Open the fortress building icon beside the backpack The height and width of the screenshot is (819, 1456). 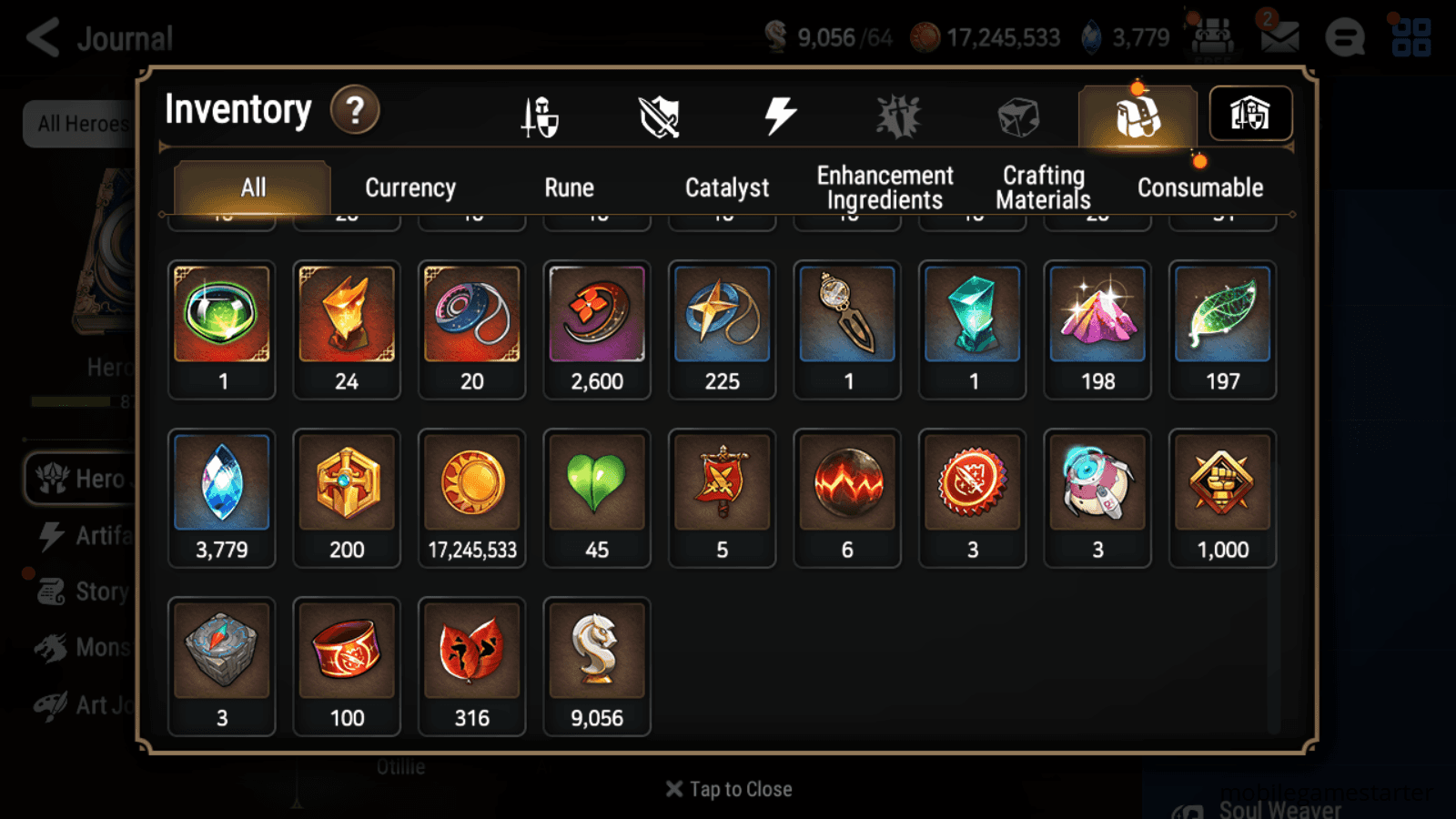(x=1250, y=113)
